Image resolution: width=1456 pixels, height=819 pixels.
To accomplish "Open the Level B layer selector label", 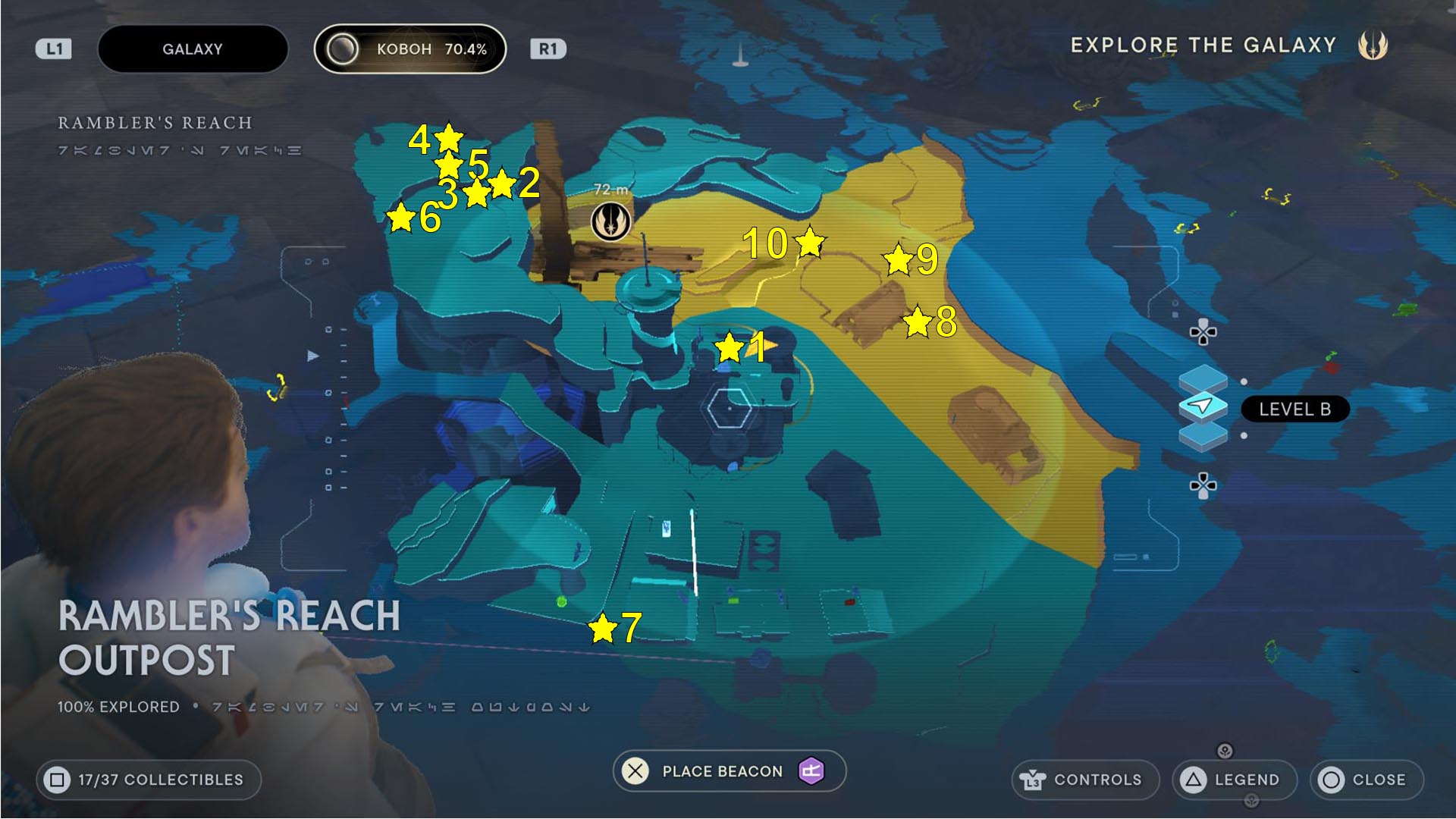I will click(x=1294, y=409).
